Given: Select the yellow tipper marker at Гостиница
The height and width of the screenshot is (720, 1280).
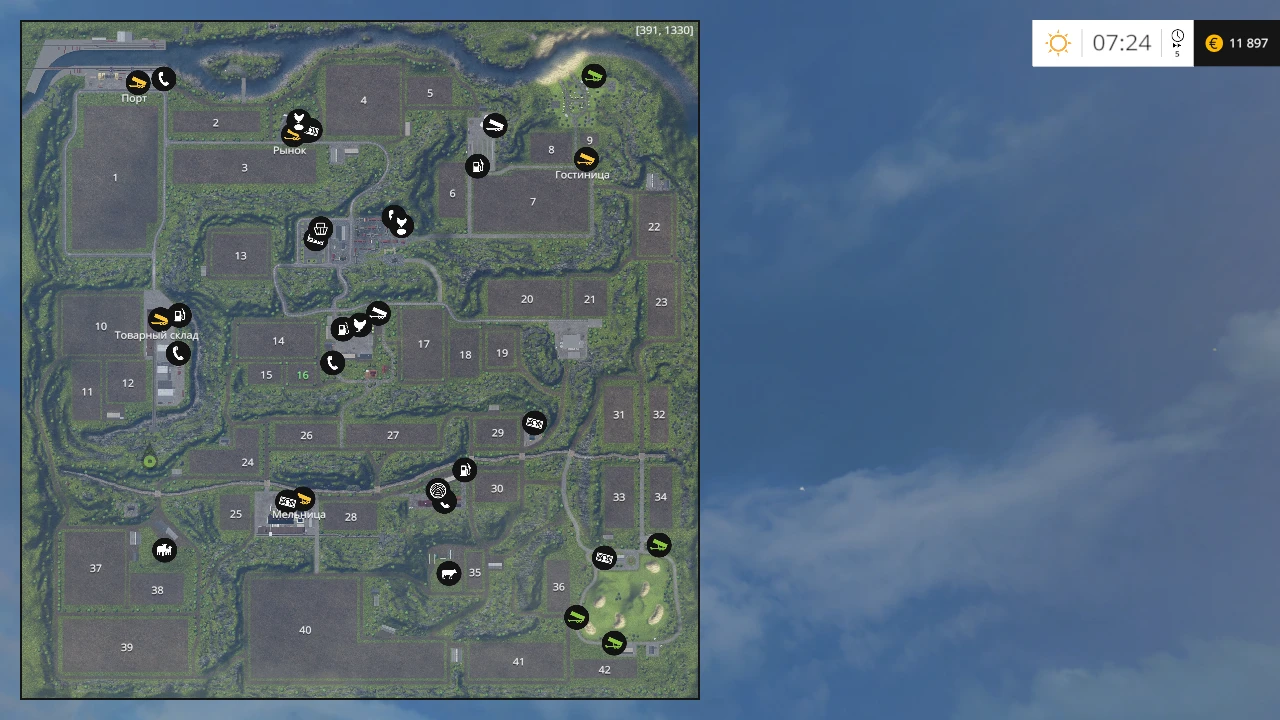Looking at the screenshot, I should tap(586, 158).
